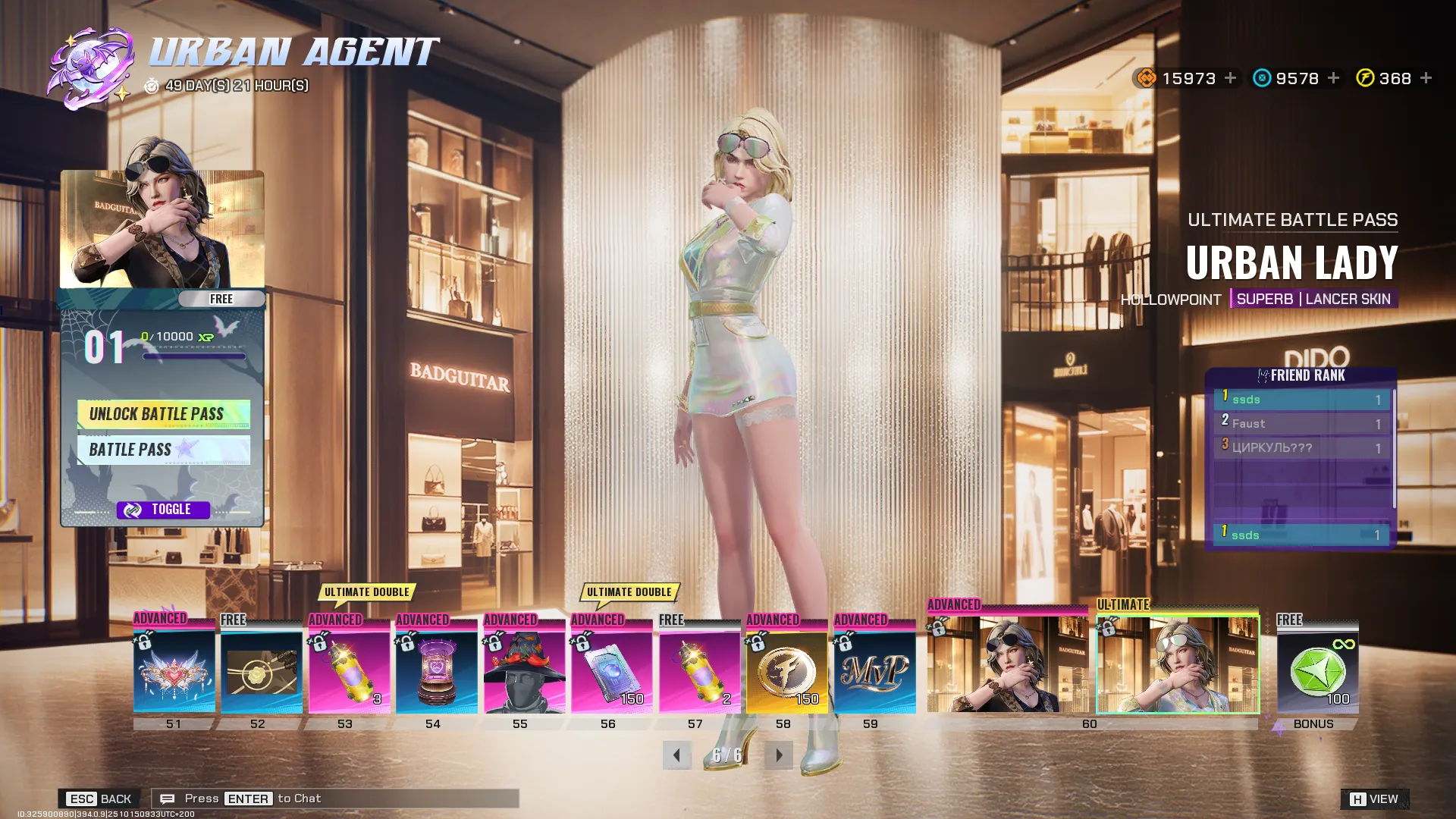Screen dimensions: 1456x819
Task: Advance reward pages with right arrow
Action: tap(779, 755)
